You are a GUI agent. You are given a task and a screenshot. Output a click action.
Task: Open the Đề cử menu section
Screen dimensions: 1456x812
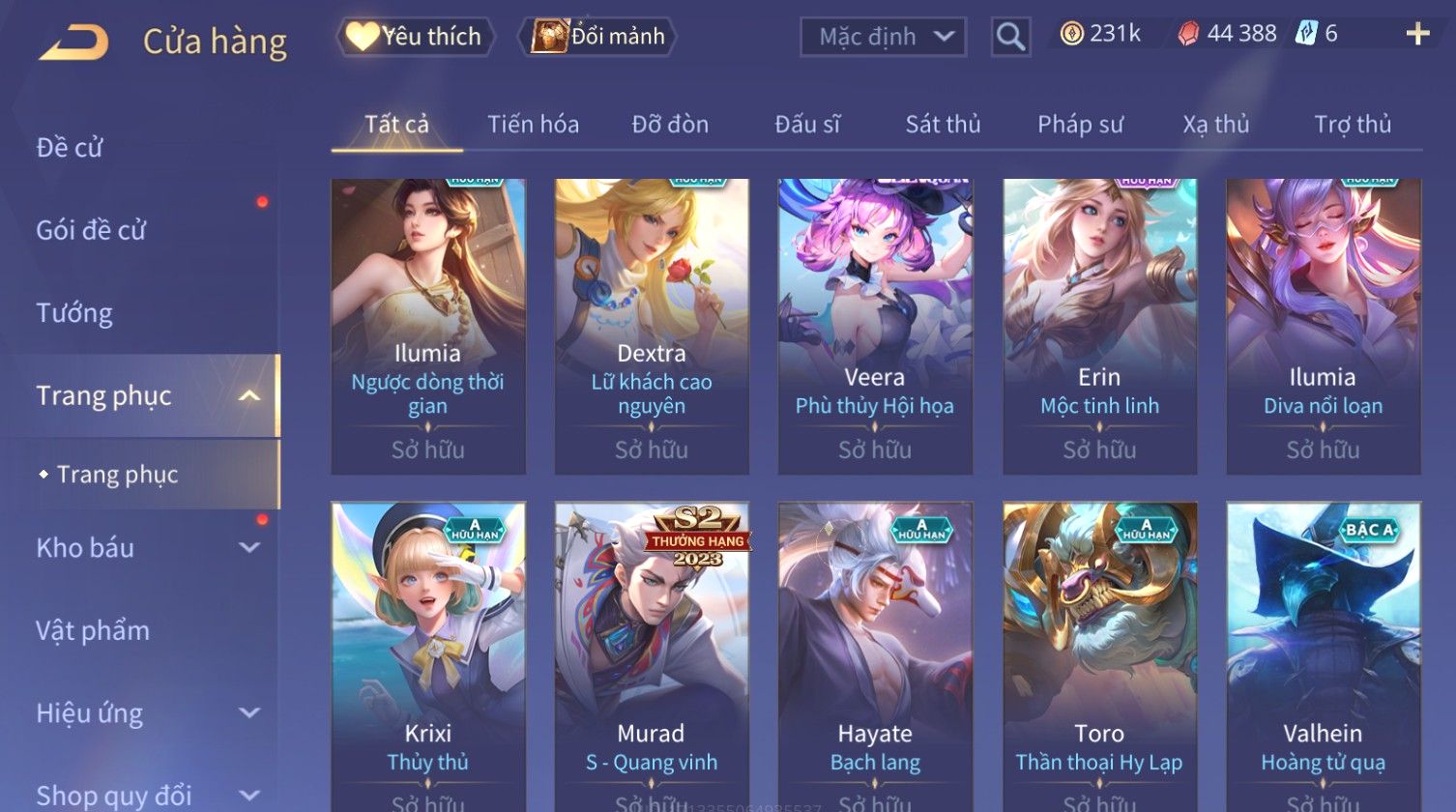point(70,148)
